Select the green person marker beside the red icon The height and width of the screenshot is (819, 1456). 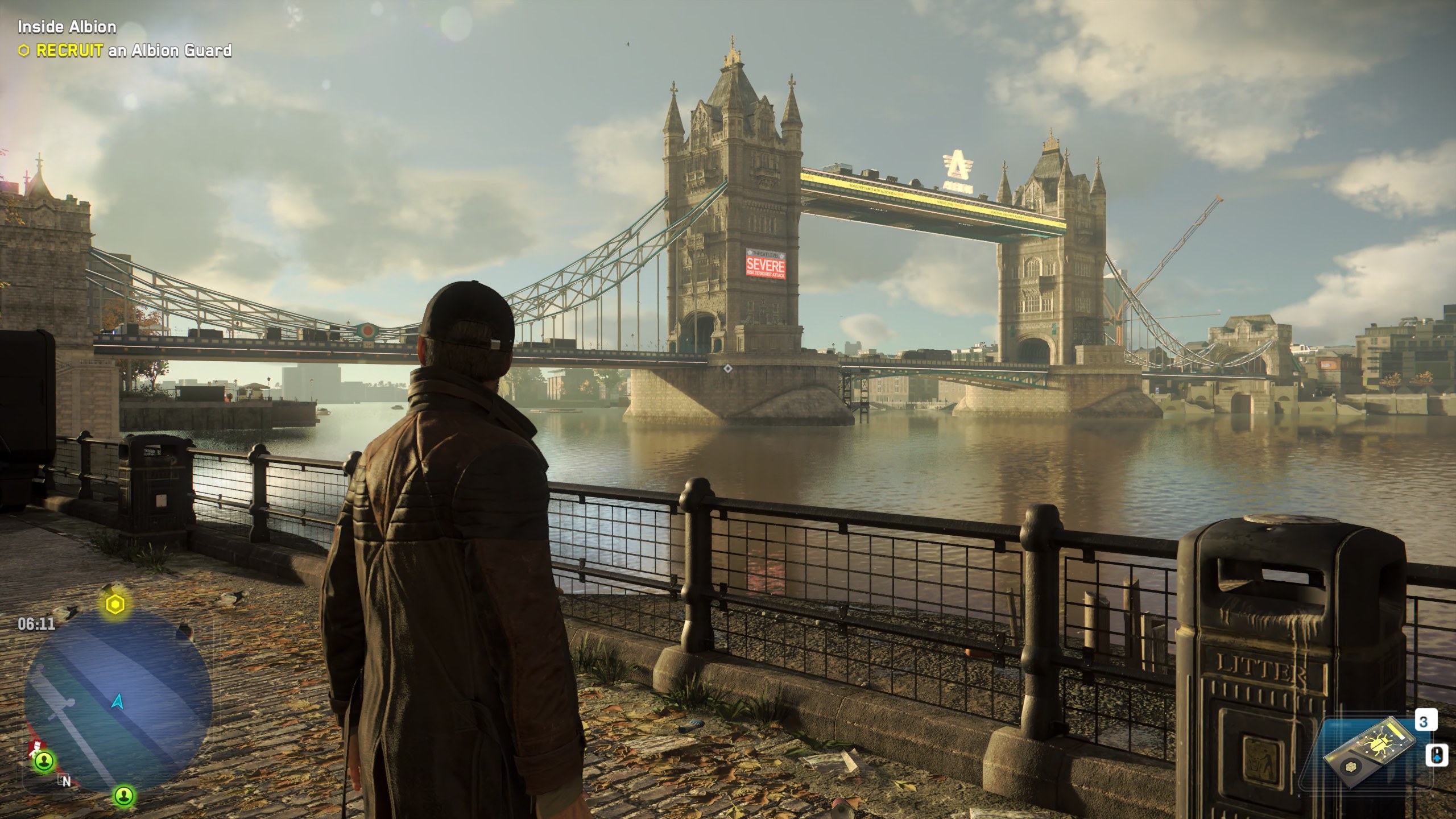pyautogui.click(x=45, y=760)
